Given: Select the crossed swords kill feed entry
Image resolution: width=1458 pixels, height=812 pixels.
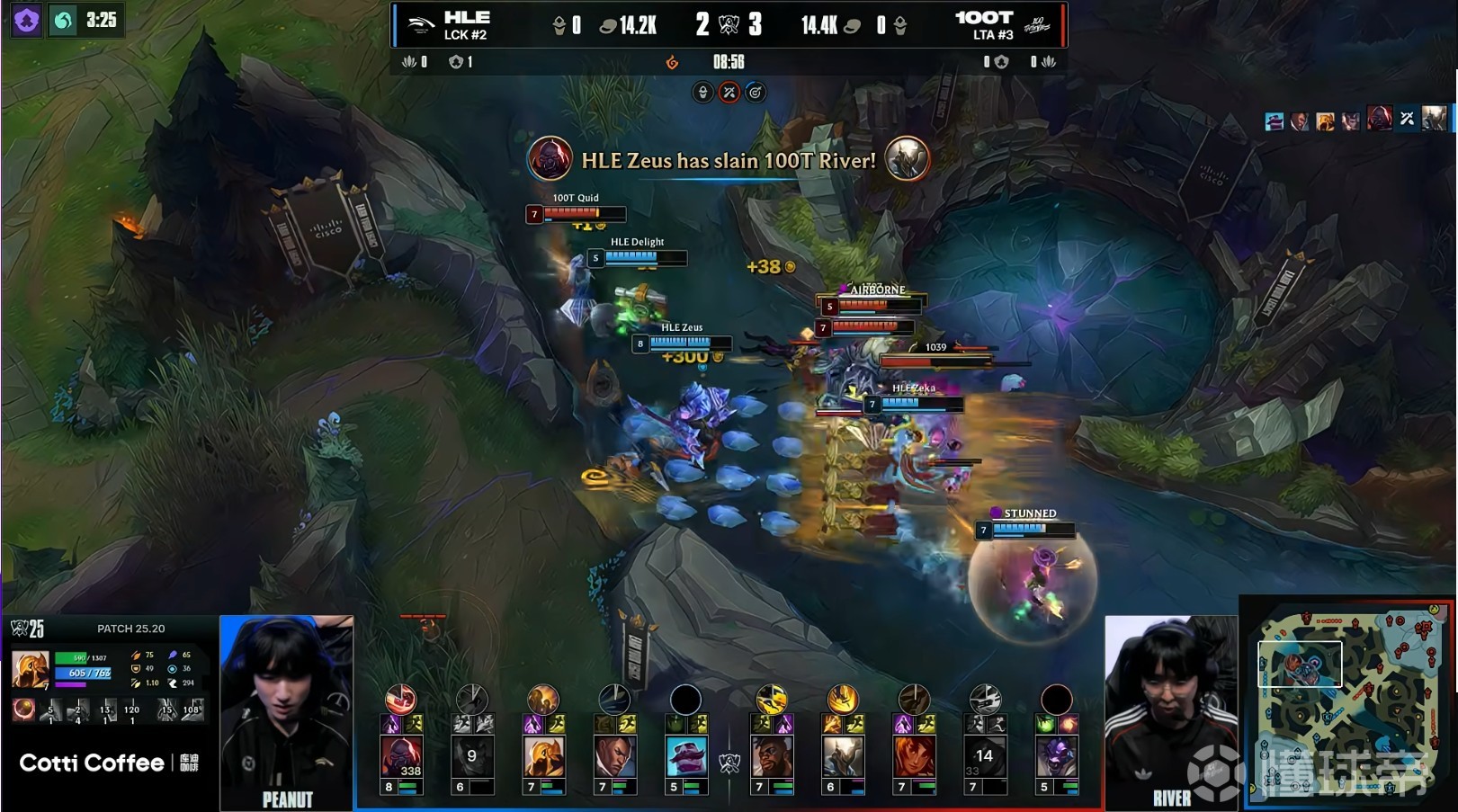Looking at the screenshot, I should coord(1408,119).
